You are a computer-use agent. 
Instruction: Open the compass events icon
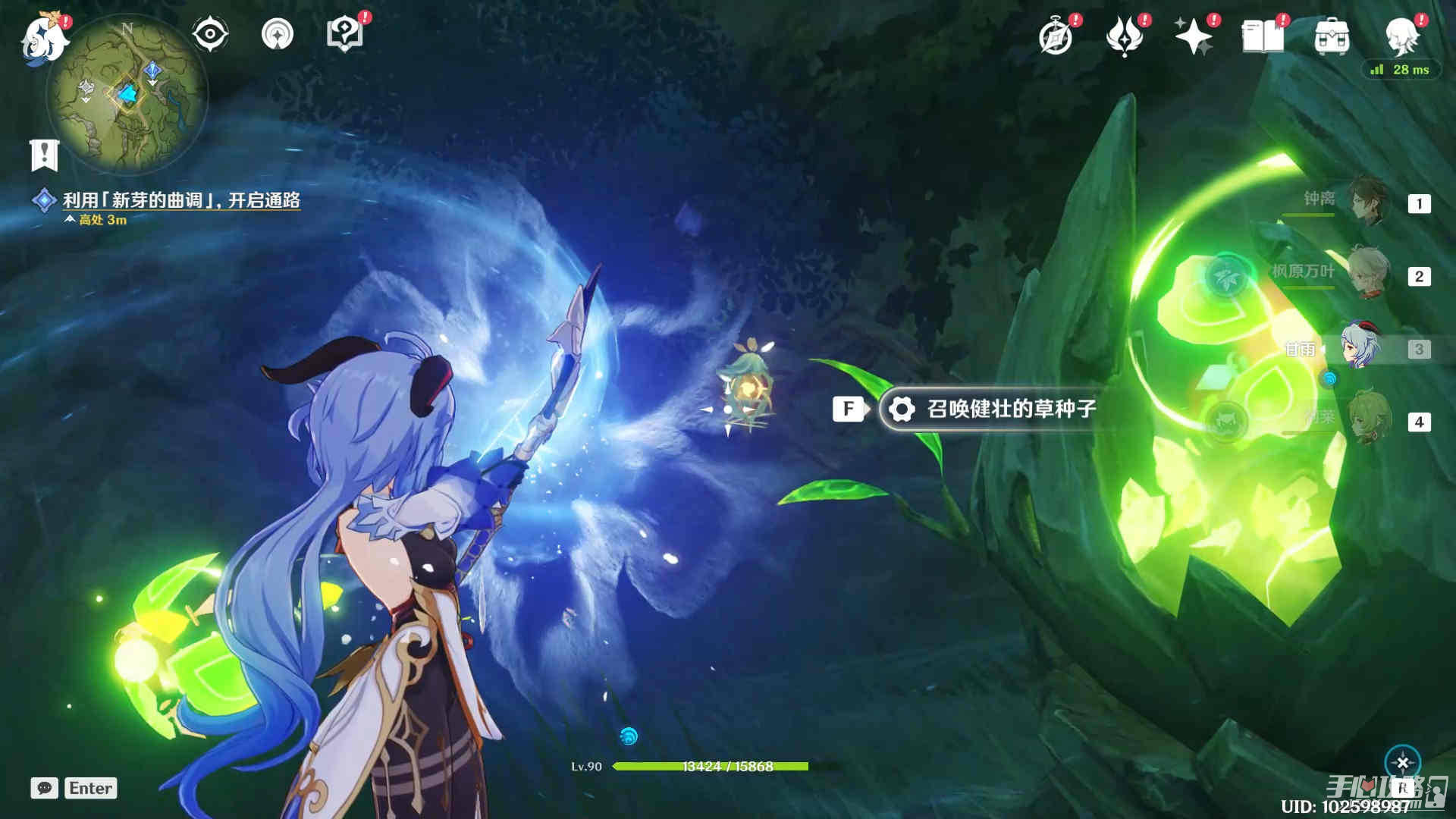[x=1056, y=36]
